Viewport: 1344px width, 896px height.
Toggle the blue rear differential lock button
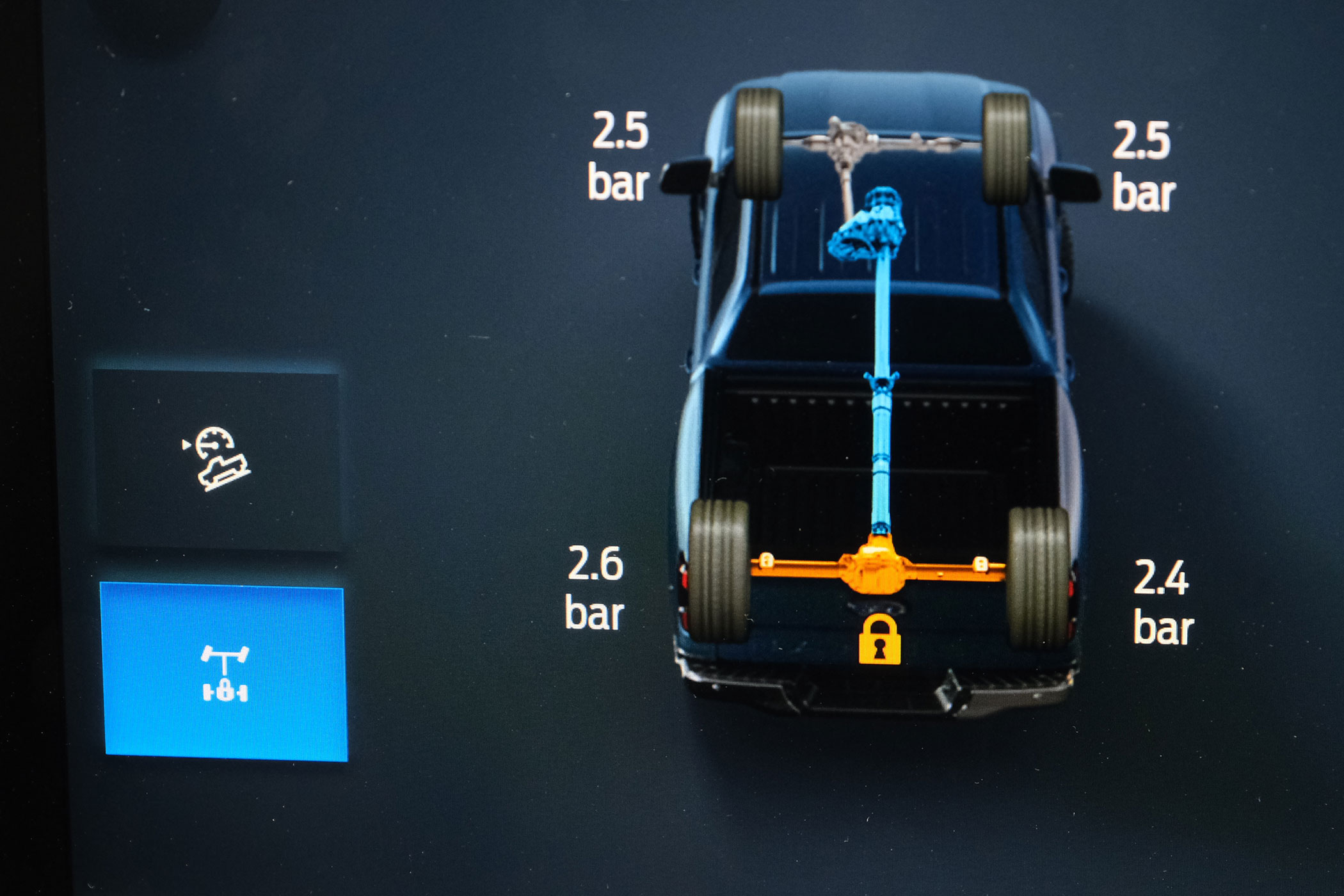click(x=225, y=673)
